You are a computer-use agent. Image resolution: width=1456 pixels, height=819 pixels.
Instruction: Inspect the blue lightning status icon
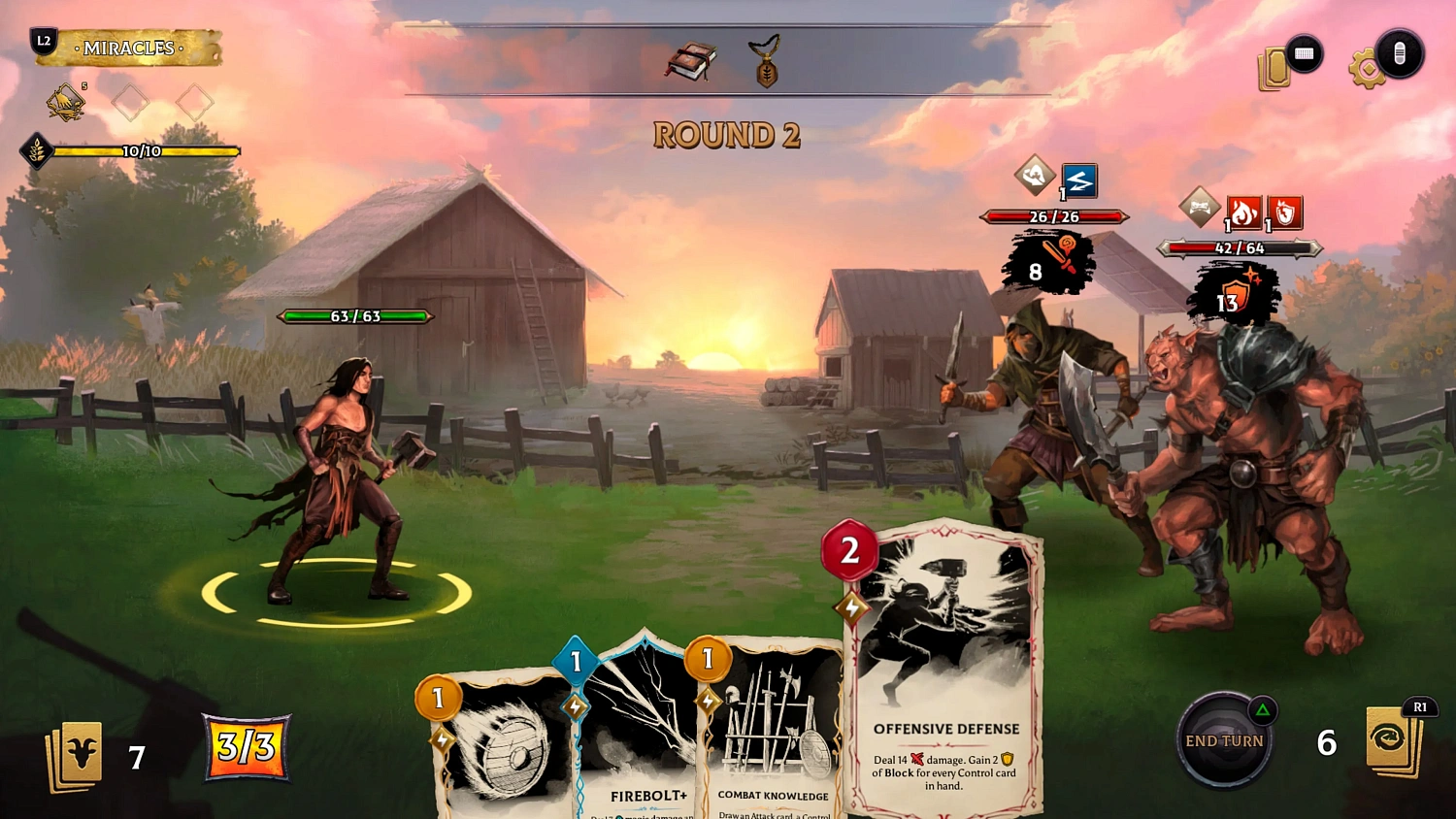click(x=1079, y=180)
